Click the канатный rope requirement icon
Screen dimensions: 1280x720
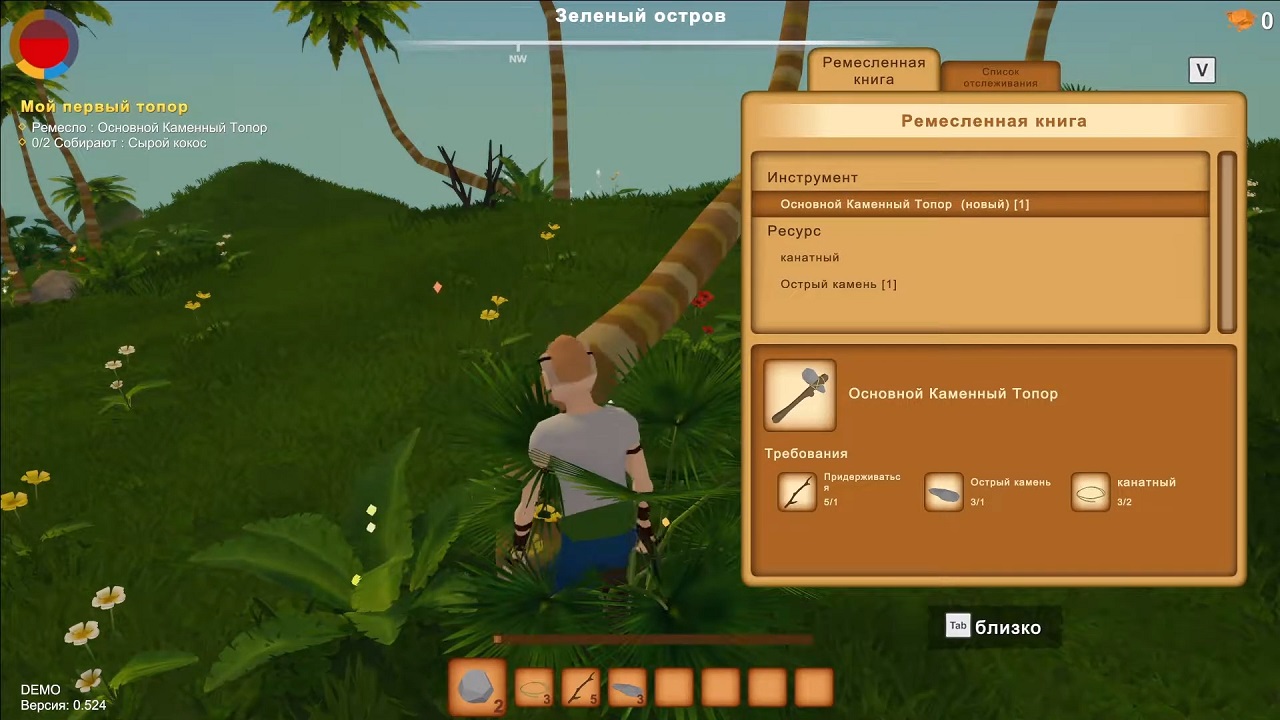pos(1091,492)
